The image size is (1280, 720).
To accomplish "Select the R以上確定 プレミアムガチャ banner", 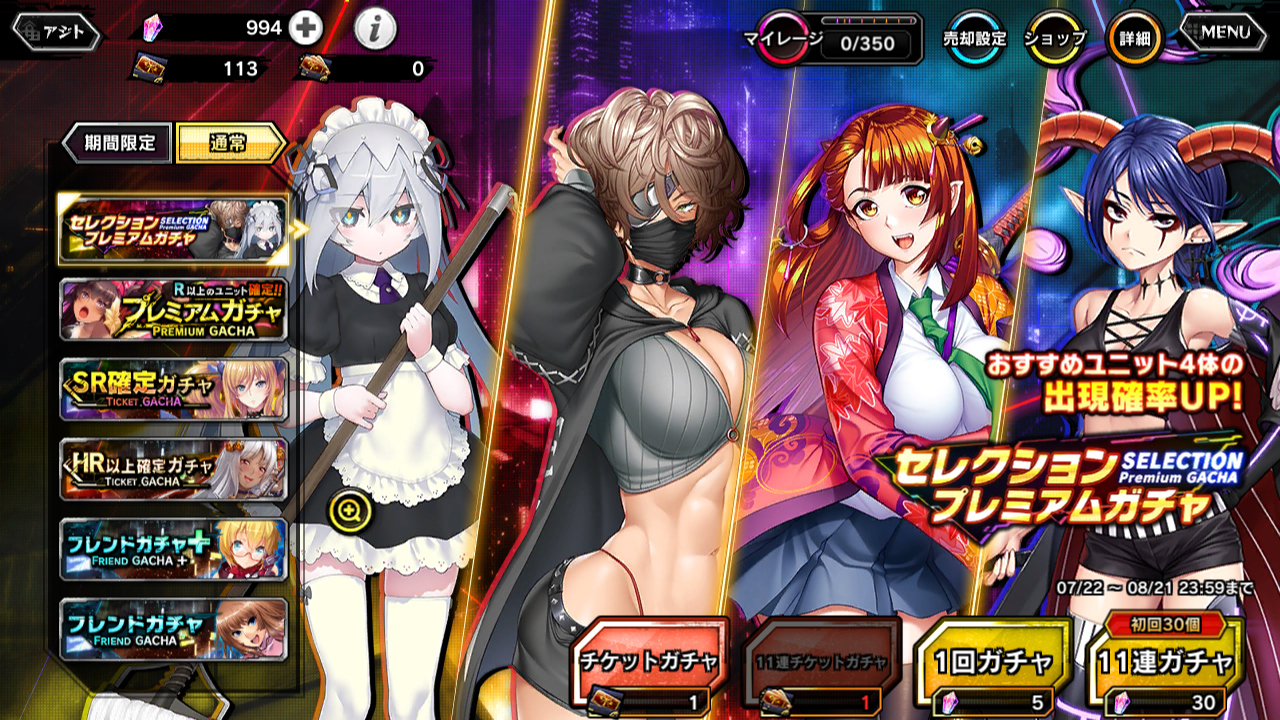I will [173, 309].
